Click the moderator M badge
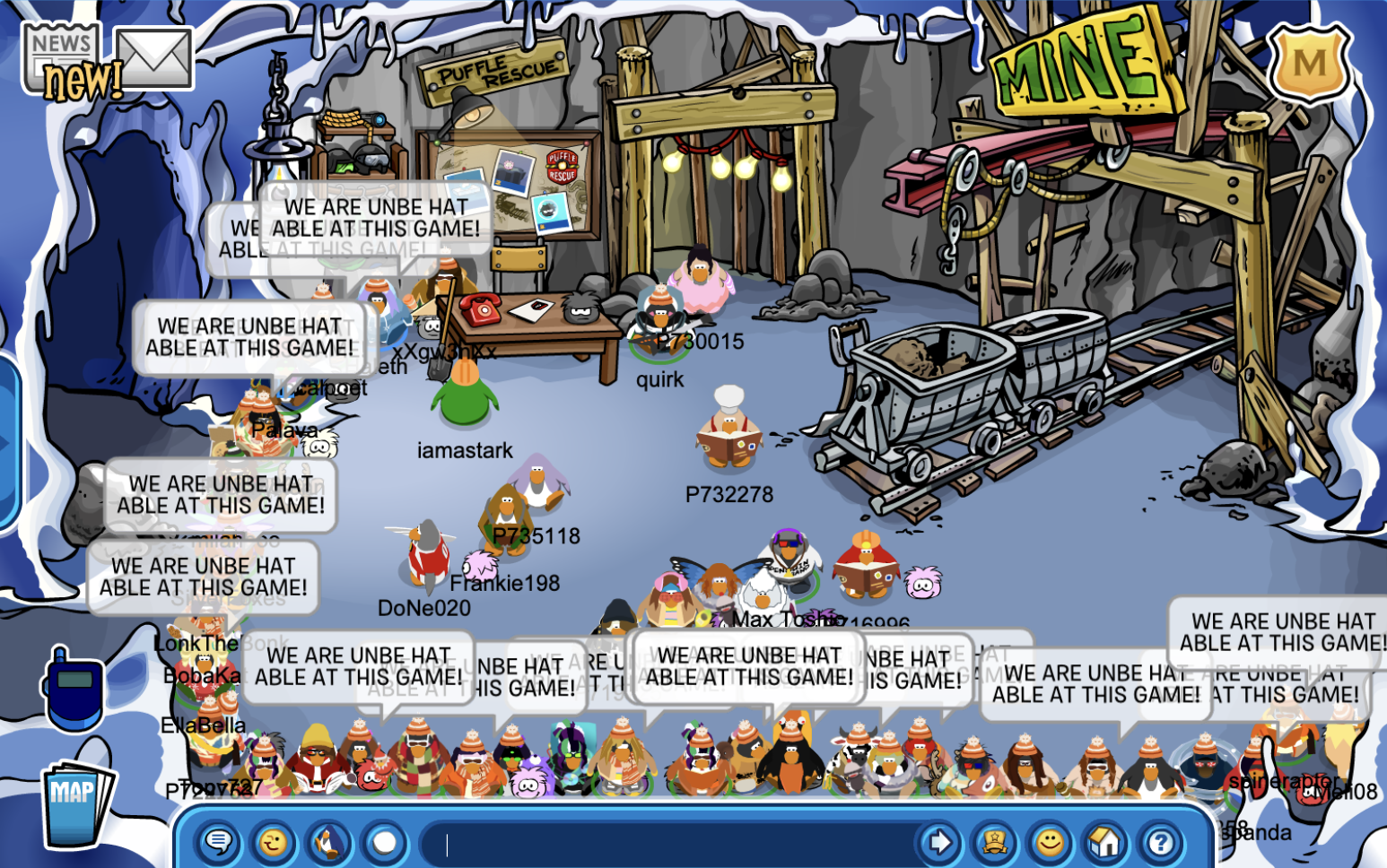 (1309, 62)
